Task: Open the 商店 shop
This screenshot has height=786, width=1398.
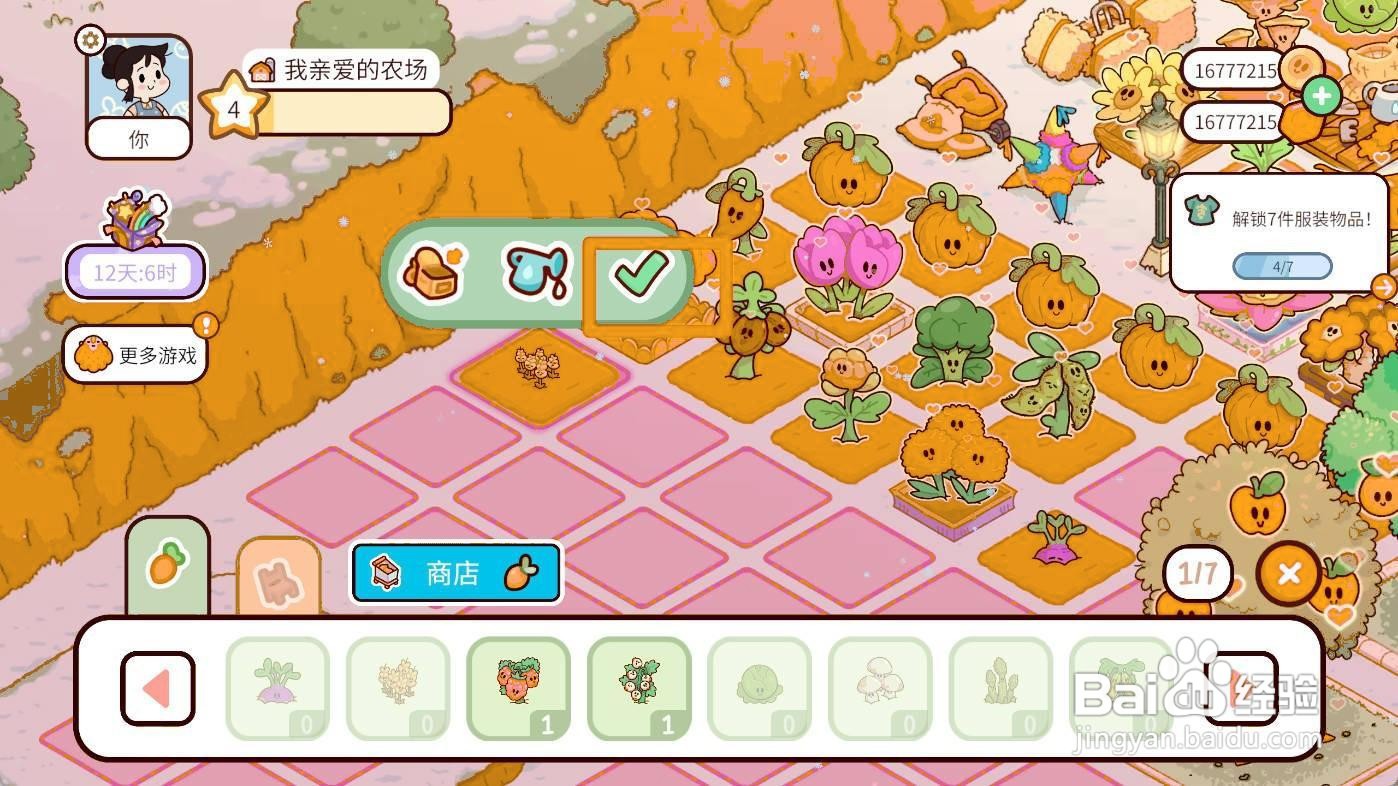Action: (455, 573)
